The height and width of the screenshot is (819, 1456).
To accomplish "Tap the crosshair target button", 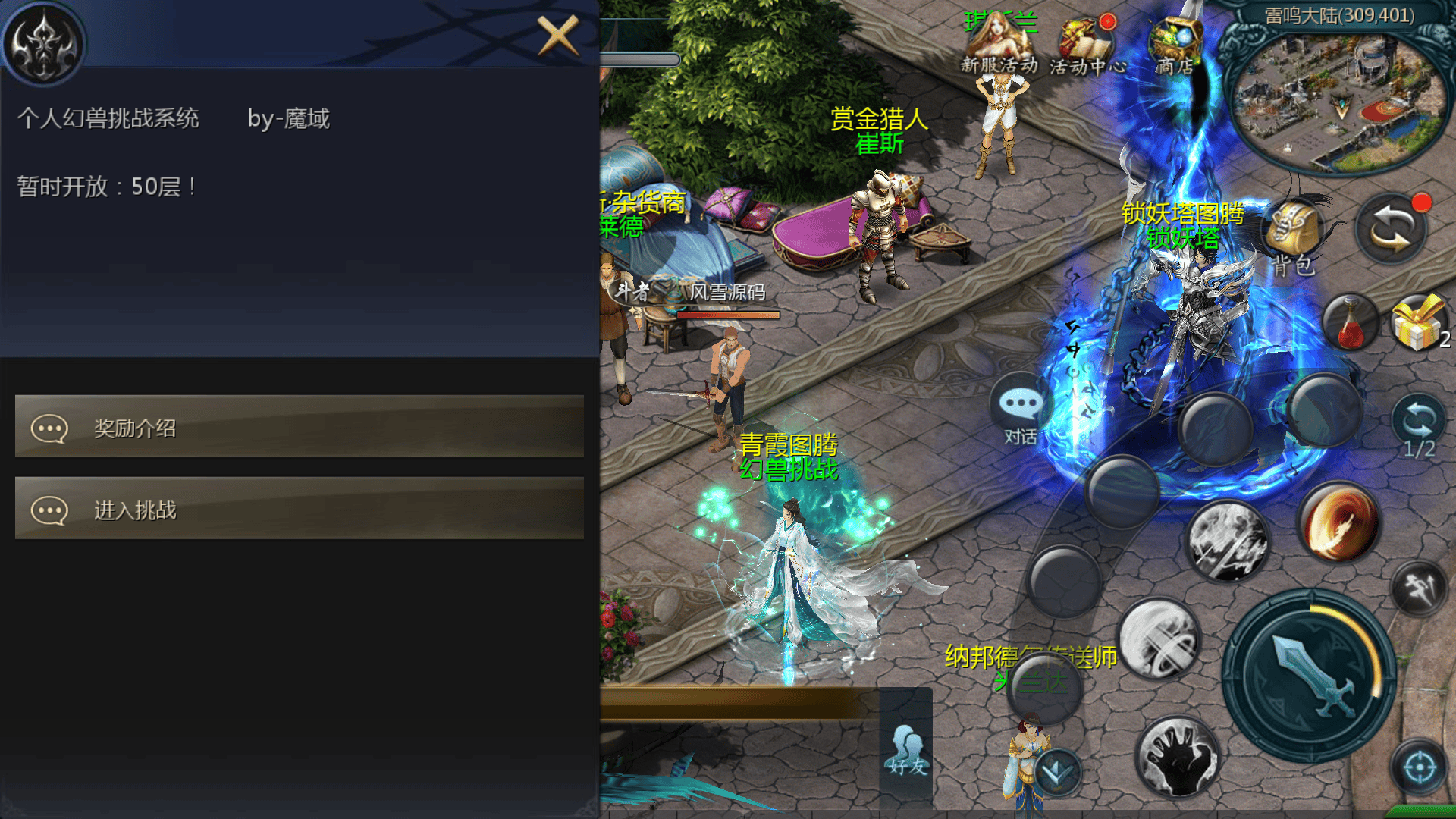I will click(x=1420, y=768).
